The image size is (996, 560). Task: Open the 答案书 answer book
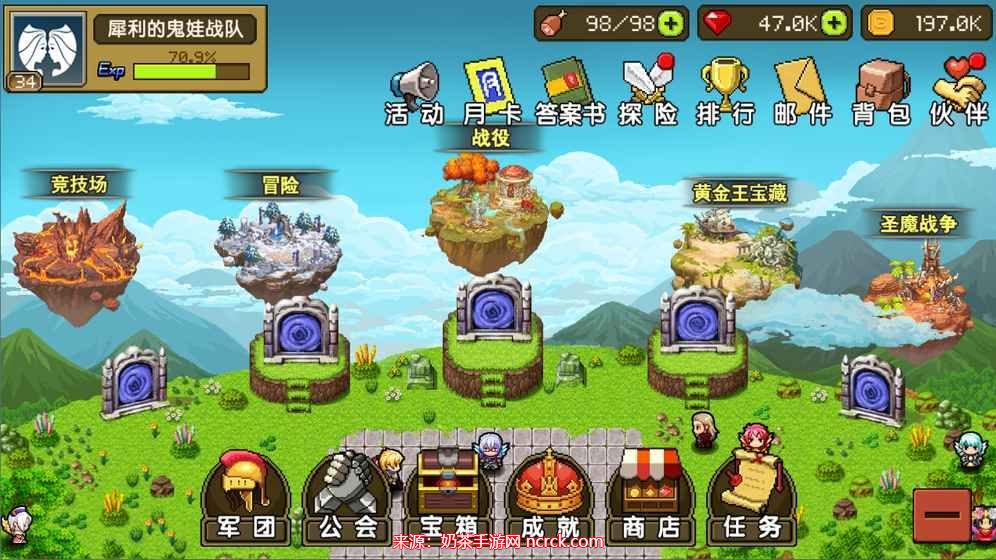(x=568, y=91)
